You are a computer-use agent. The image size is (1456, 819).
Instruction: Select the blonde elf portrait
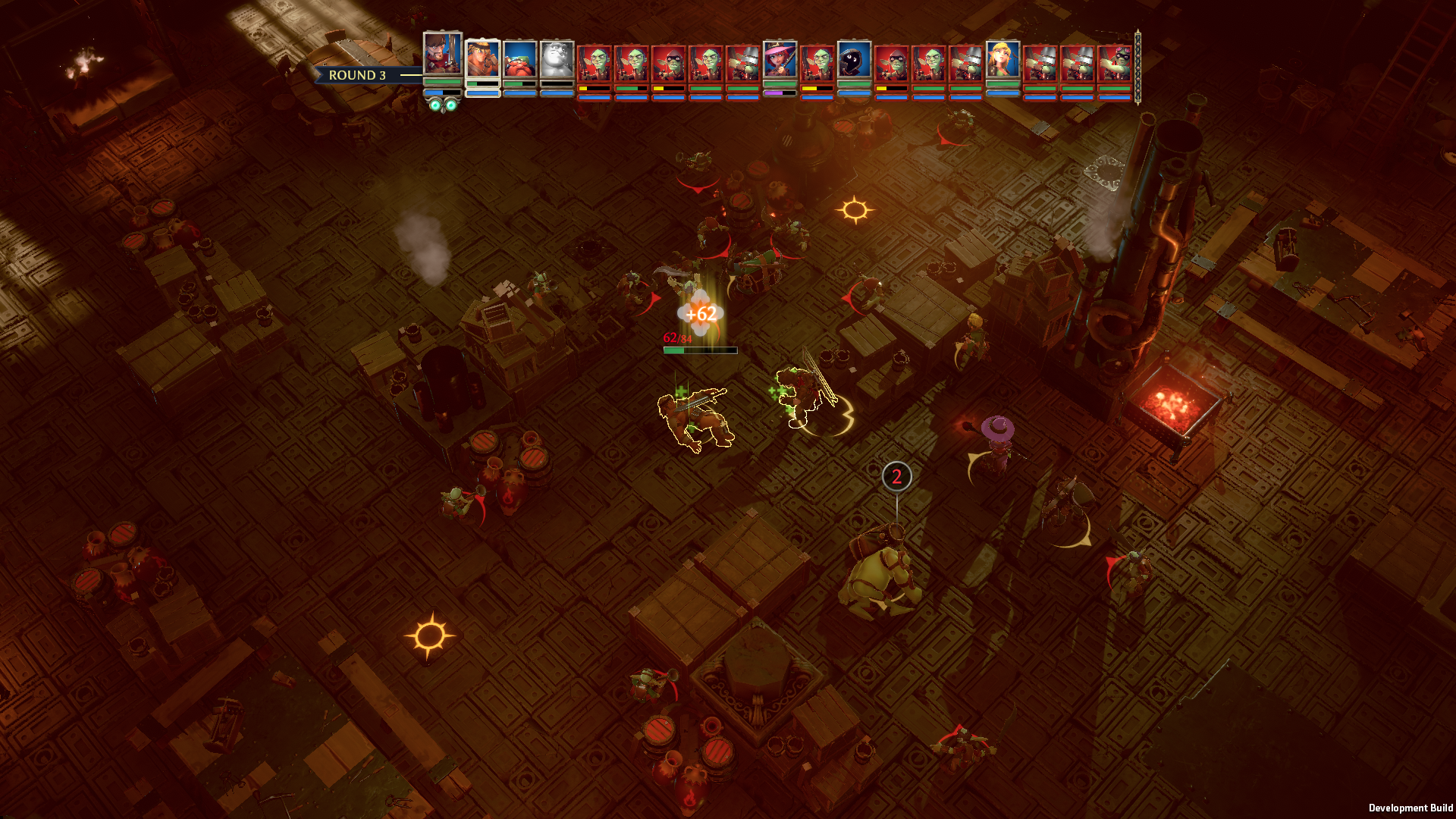1003,60
